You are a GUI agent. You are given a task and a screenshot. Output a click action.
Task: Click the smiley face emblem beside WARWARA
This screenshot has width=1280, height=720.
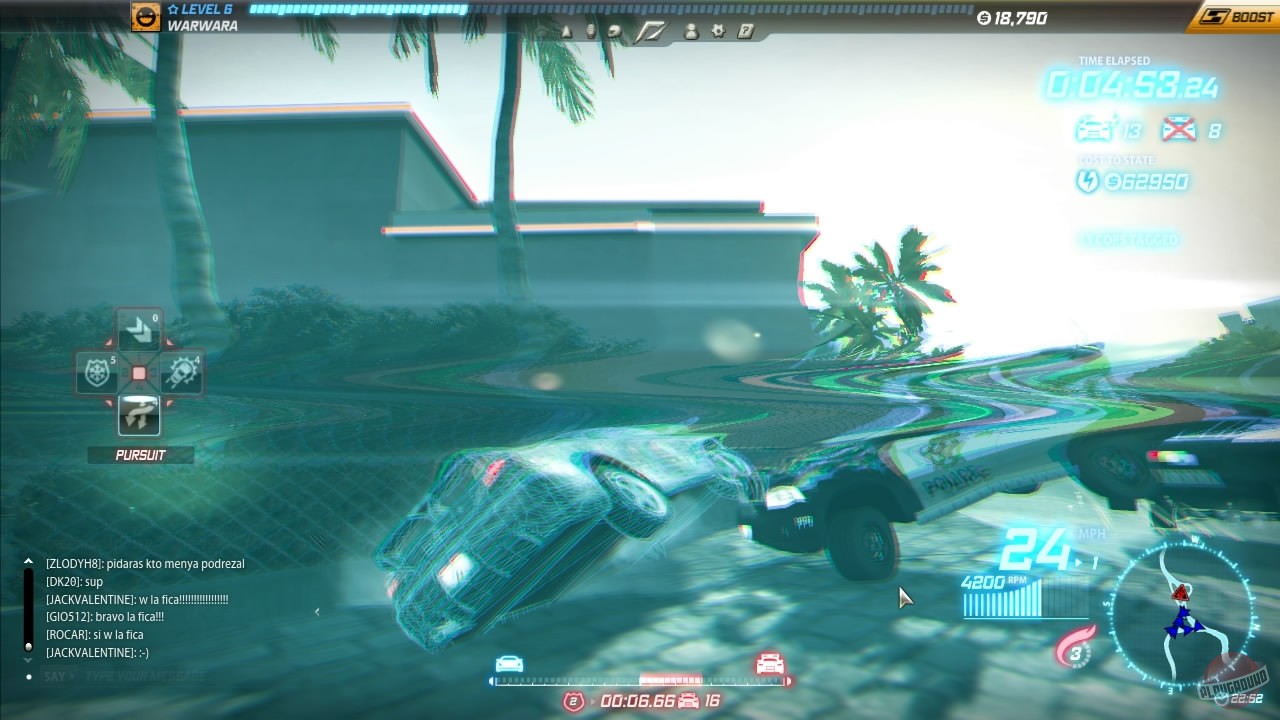pos(145,17)
